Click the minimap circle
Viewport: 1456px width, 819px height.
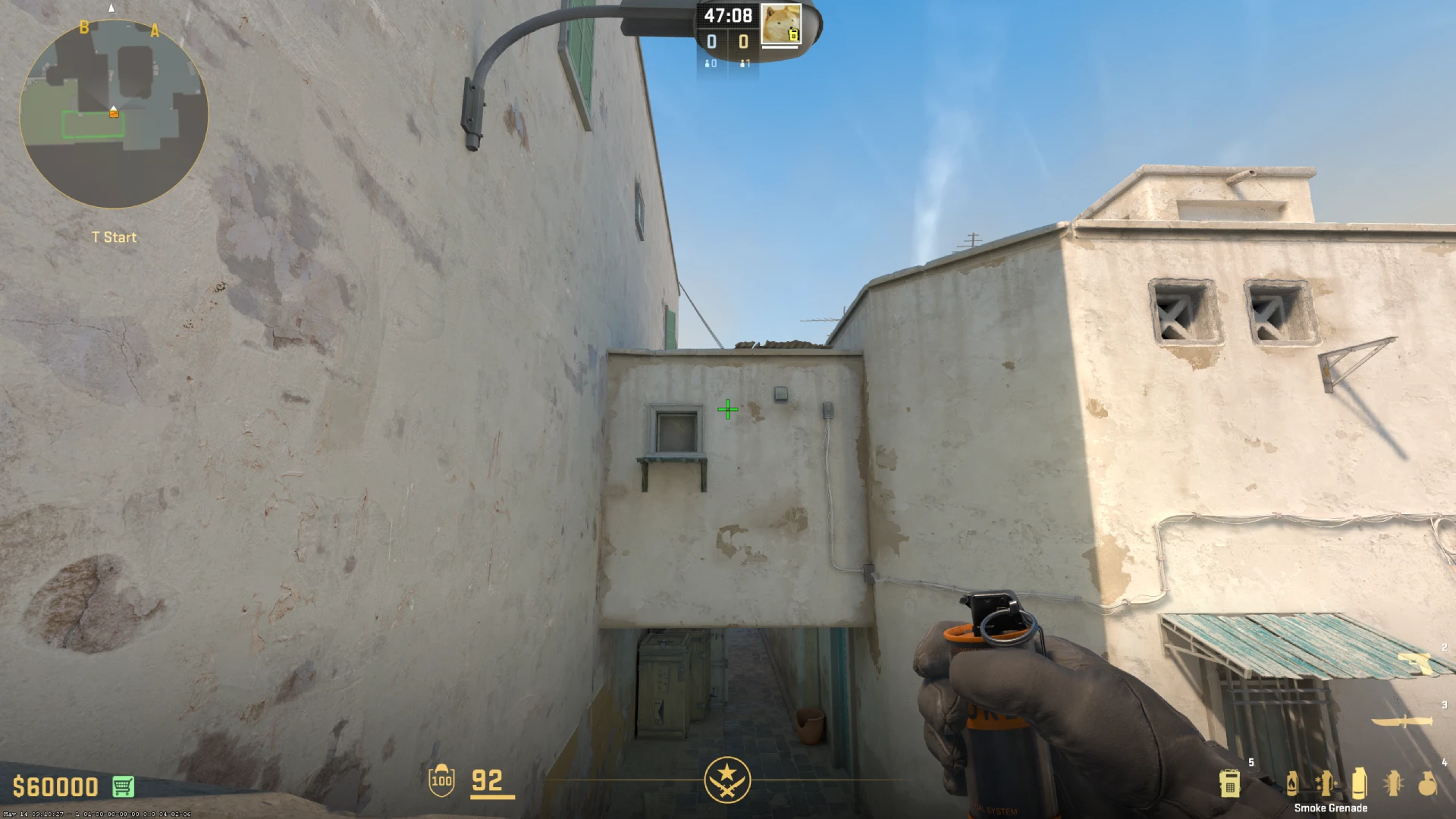tap(114, 112)
